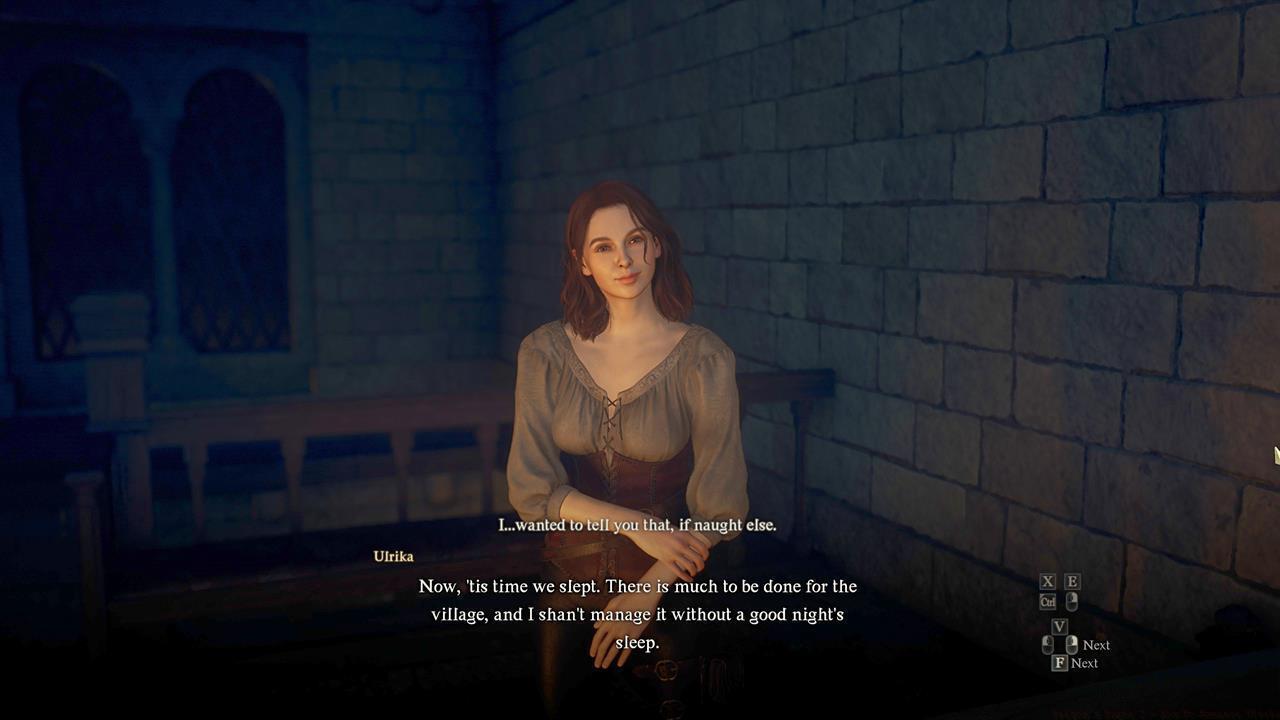Viewport: 1280px width, 720px height.
Task: Click the Ctrl key prompt glyph
Action: tap(1048, 600)
